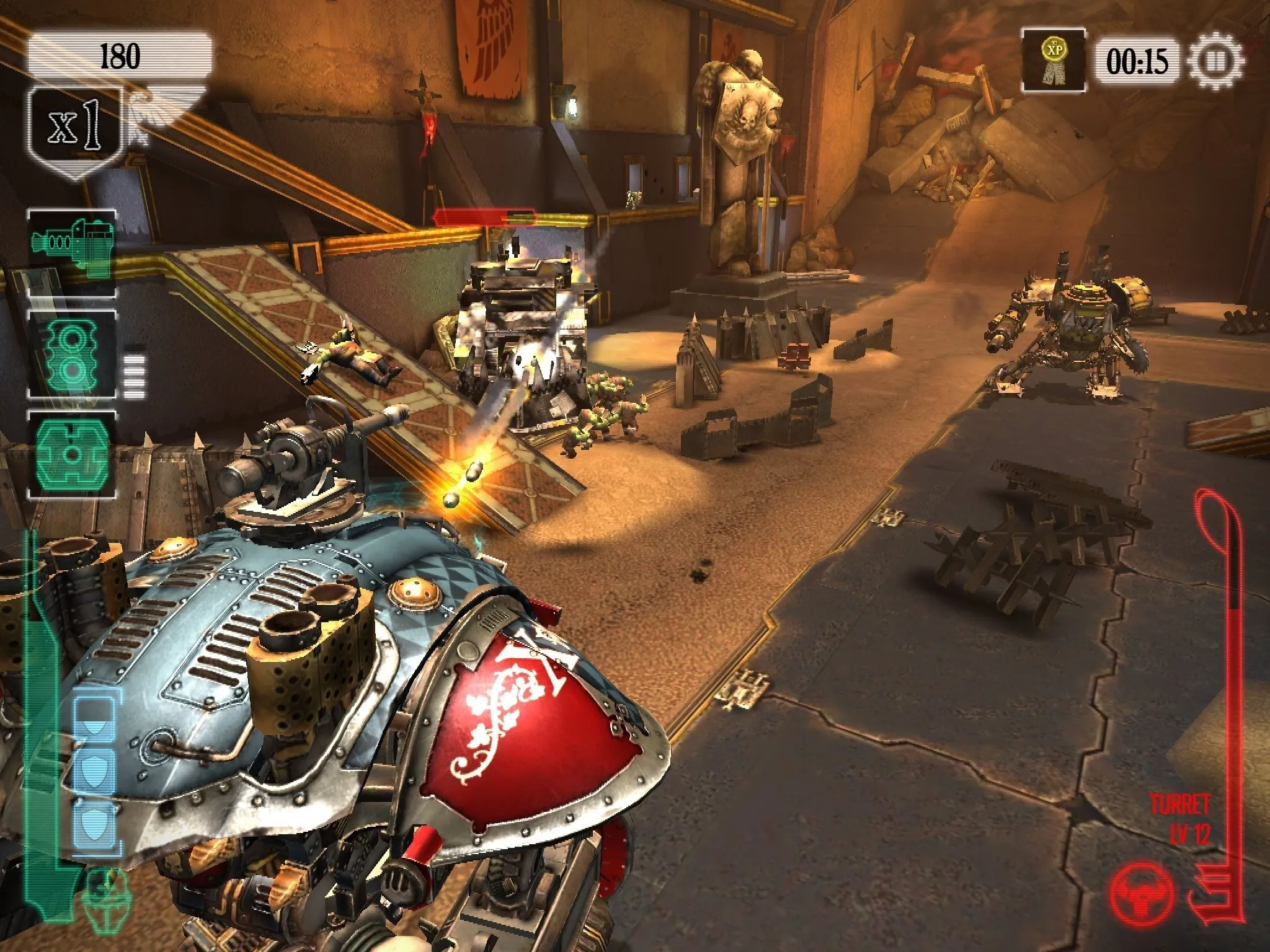Activate the twin-barrel weapon ability

tap(72, 355)
